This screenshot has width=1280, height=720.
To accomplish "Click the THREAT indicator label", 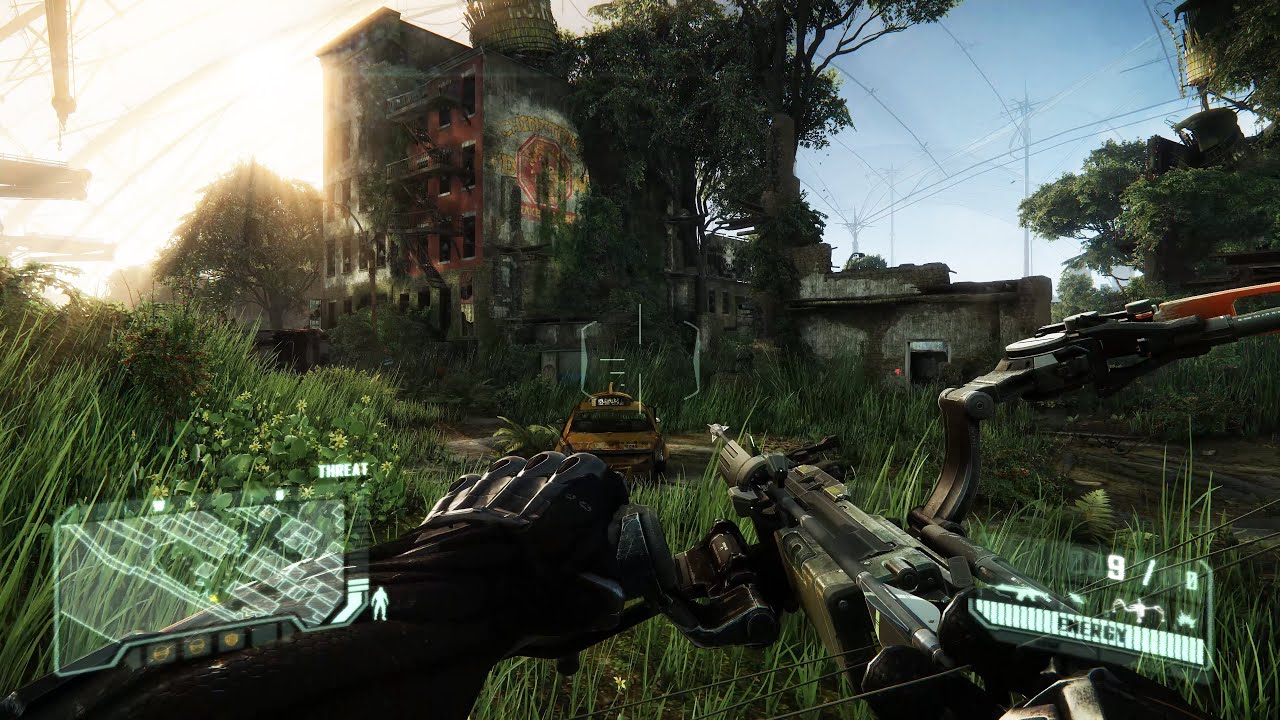I will coord(345,469).
